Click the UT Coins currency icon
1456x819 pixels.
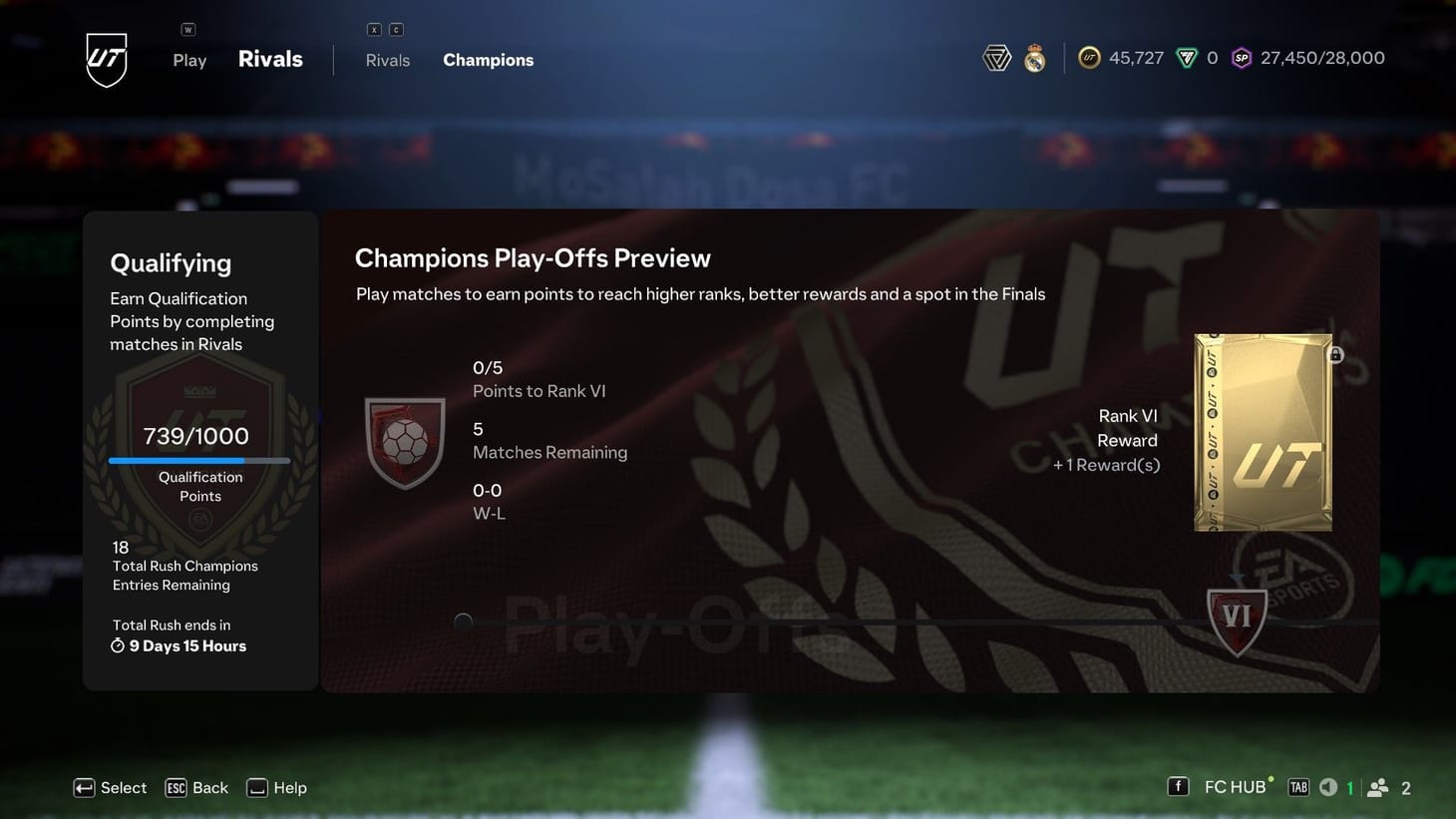tap(1089, 57)
